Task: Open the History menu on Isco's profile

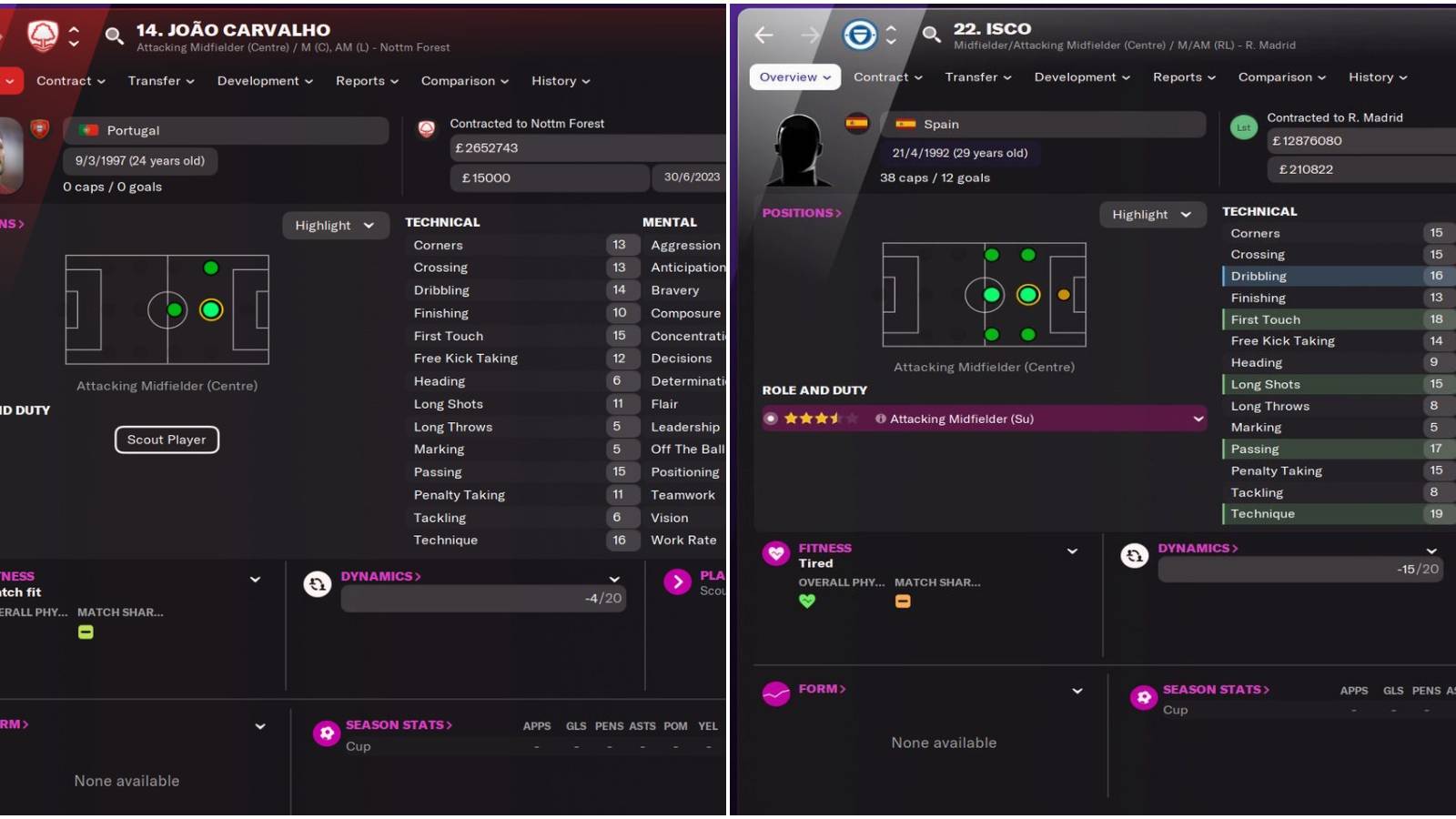Action: 1376,77
